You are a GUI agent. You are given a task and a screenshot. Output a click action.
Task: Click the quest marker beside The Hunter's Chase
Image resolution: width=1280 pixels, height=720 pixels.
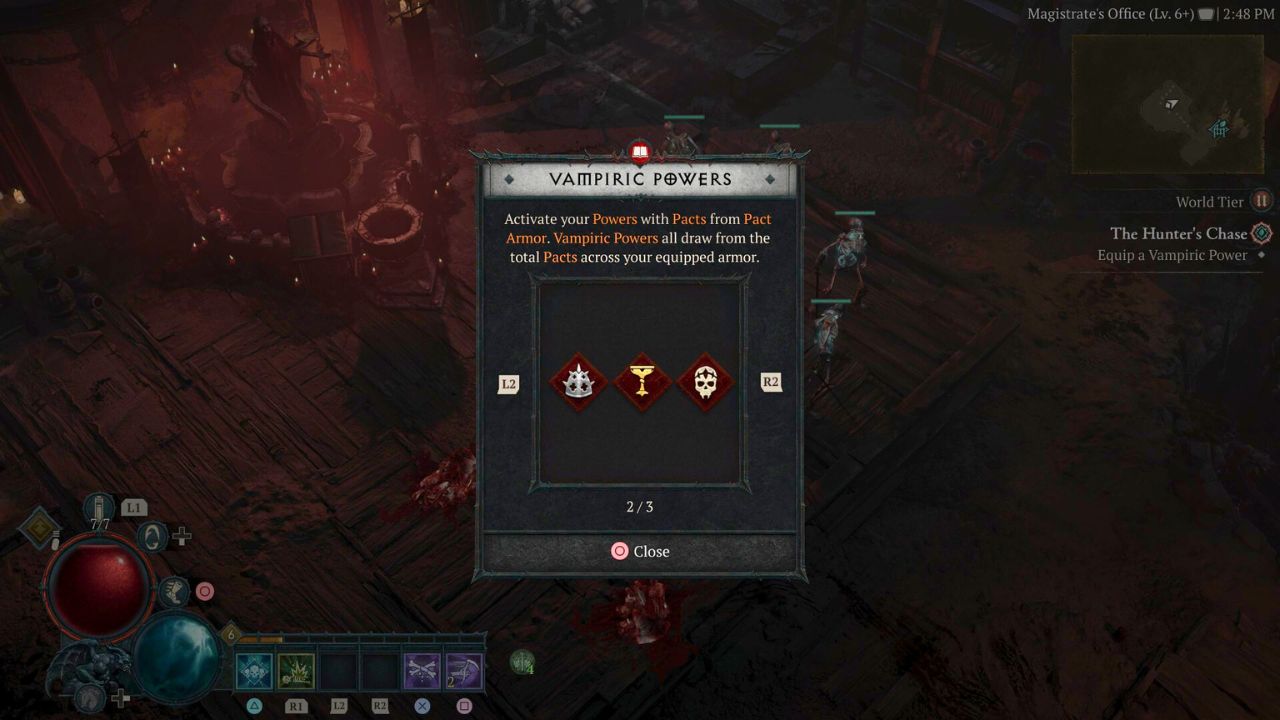tap(1261, 233)
